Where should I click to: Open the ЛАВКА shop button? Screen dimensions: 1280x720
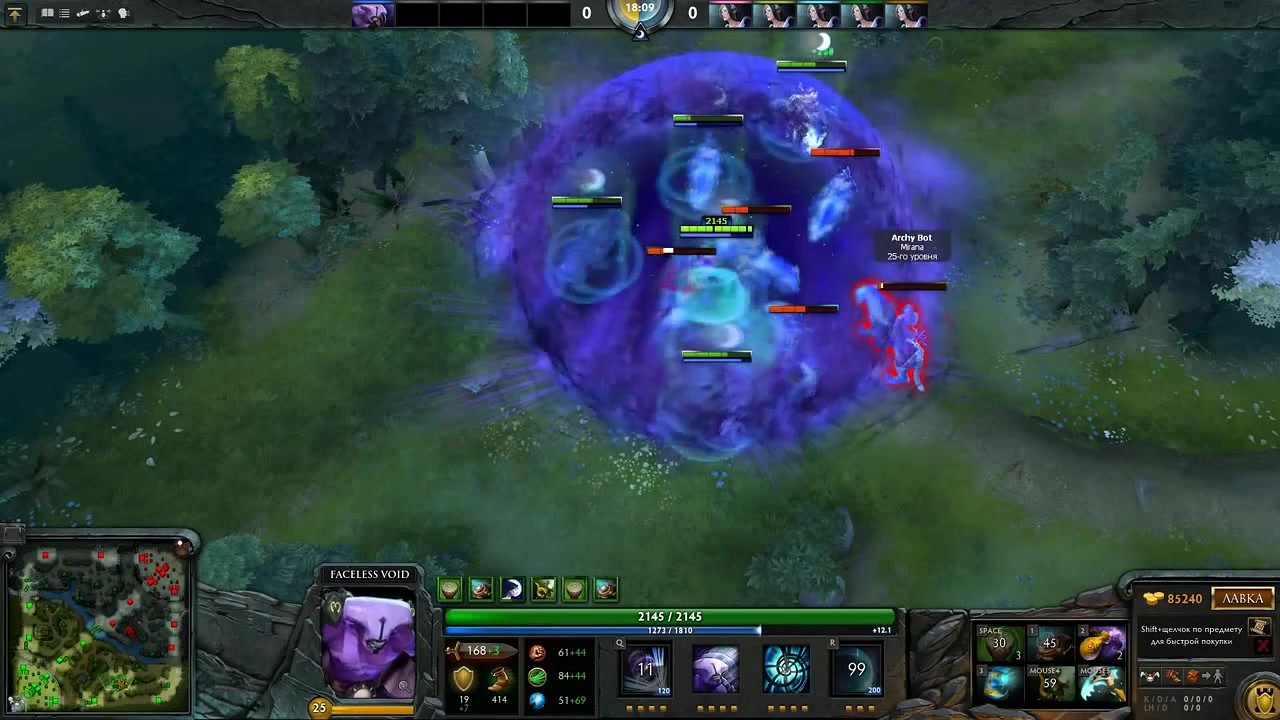(1243, 598)
